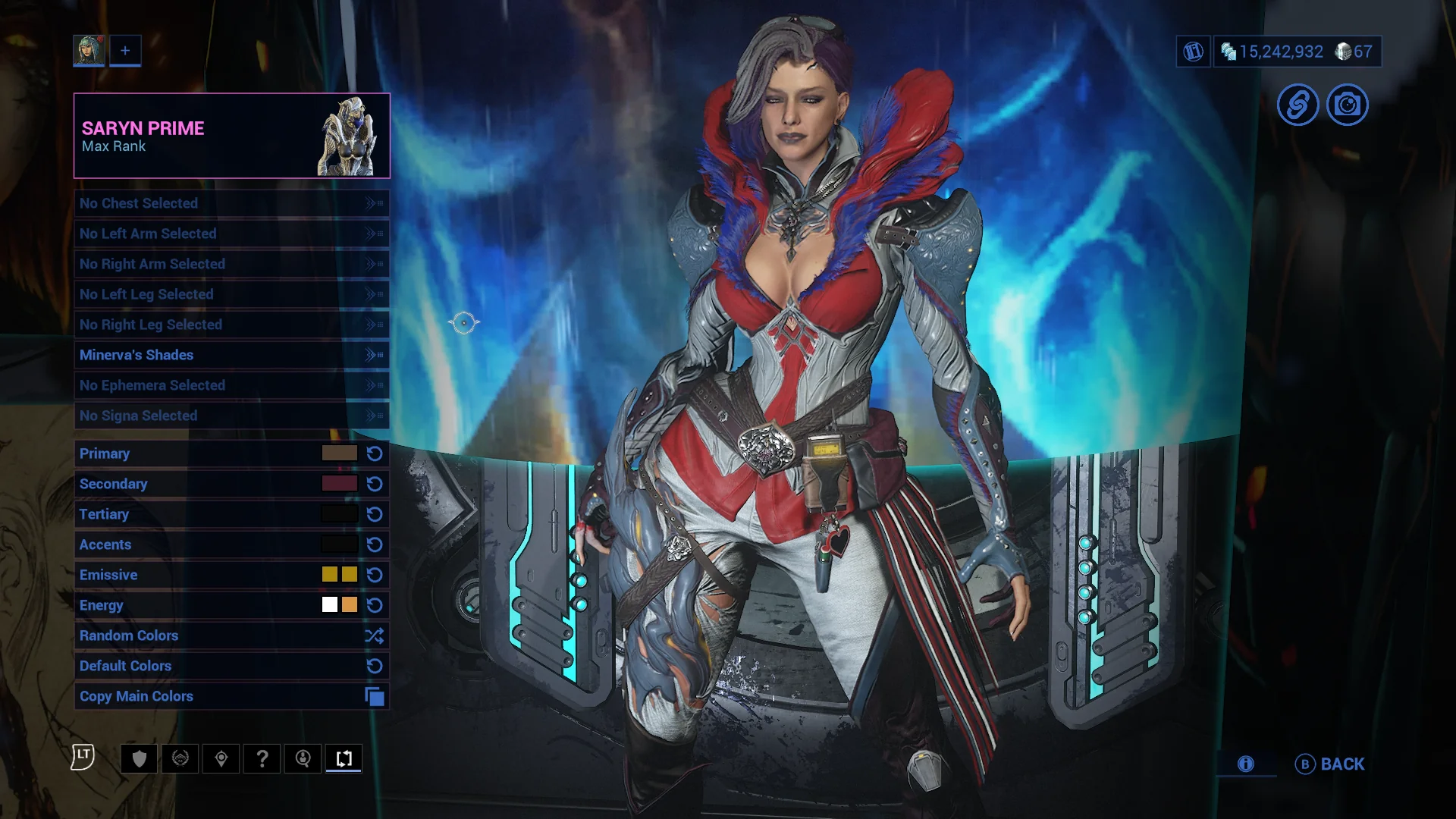Screen dimensions: 1456x819
Task: Click the circular link icon button
Action: (1298, 105)
